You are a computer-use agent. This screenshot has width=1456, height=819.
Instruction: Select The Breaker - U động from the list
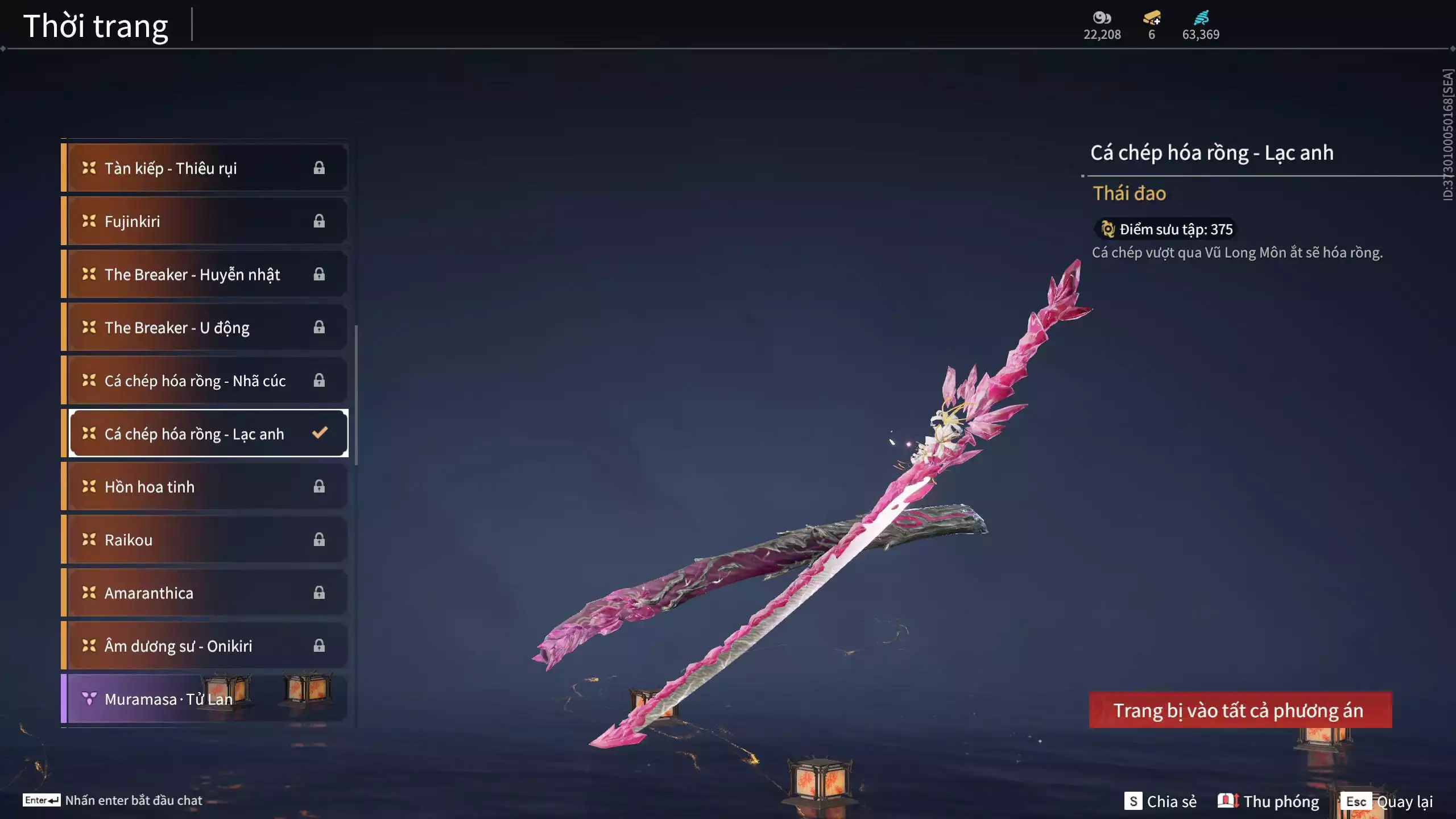(x=205, y=327)
